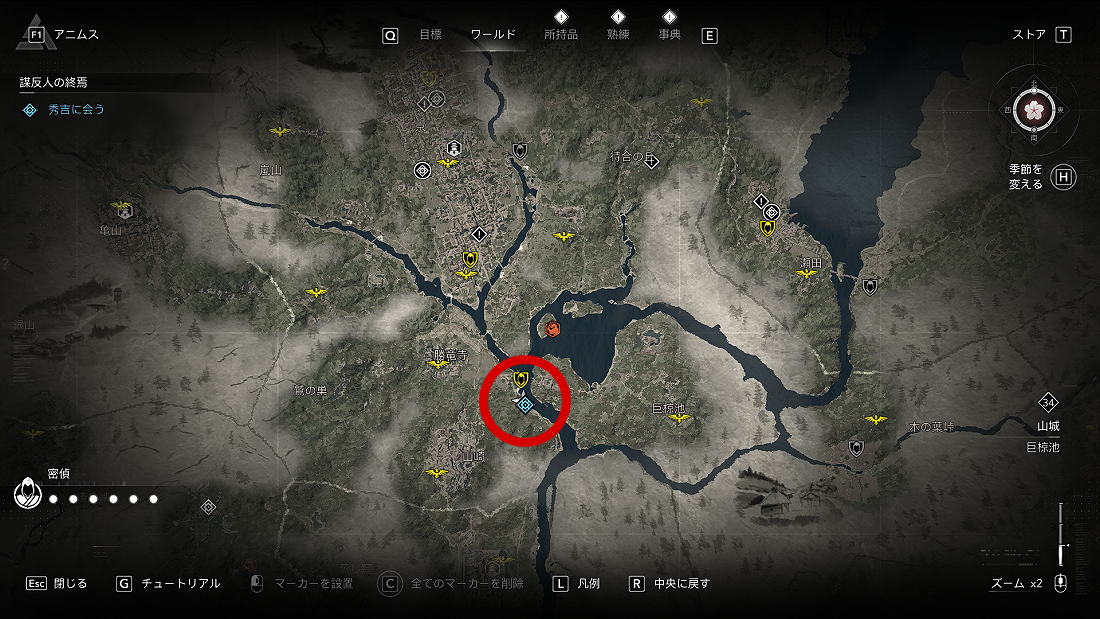Click the season flower emblem icon

click(x=1033, y=109)
